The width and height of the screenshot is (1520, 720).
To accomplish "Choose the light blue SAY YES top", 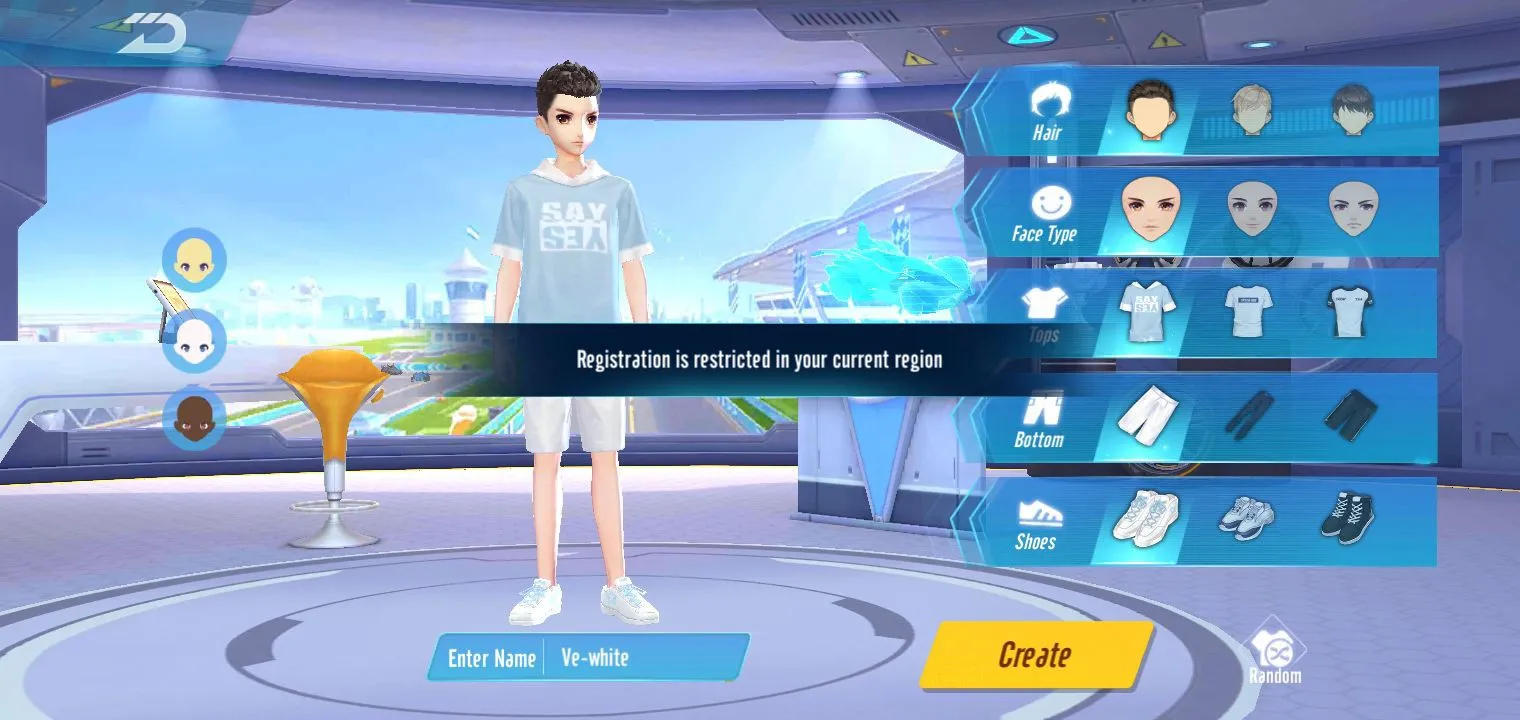I will click(x=1146, y=310).
